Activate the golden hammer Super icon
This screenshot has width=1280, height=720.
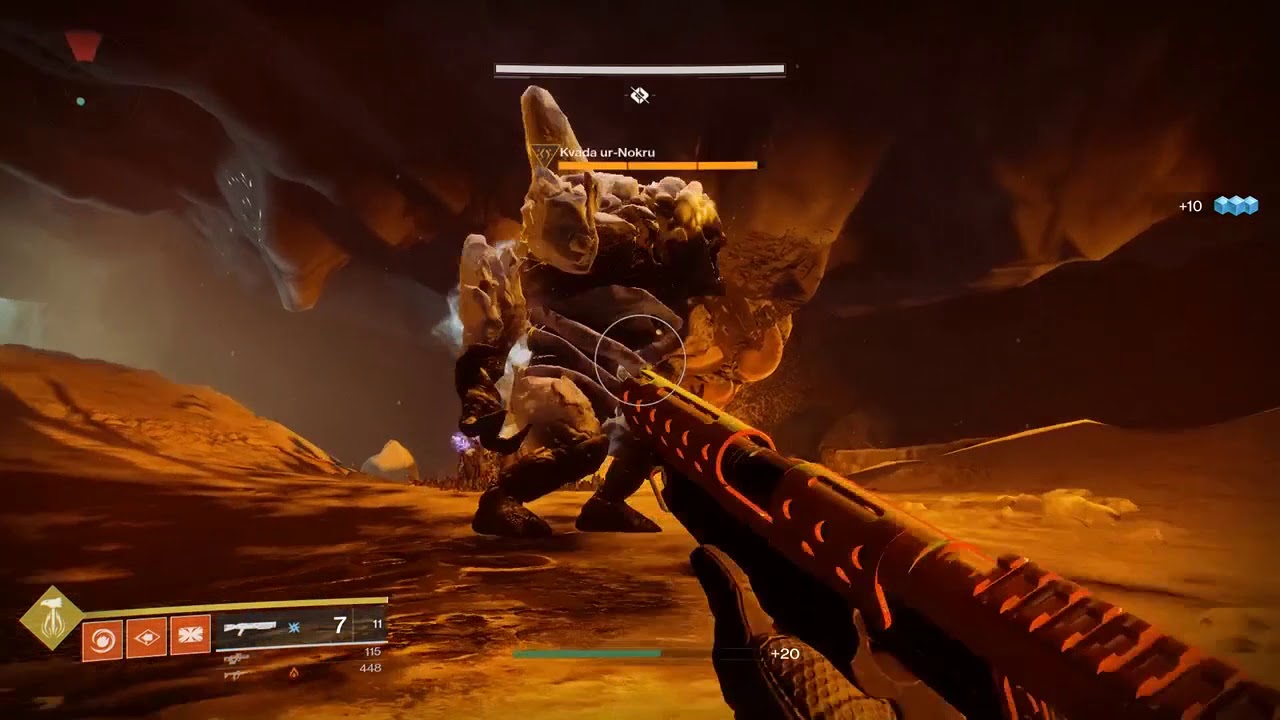click(51, 618)
